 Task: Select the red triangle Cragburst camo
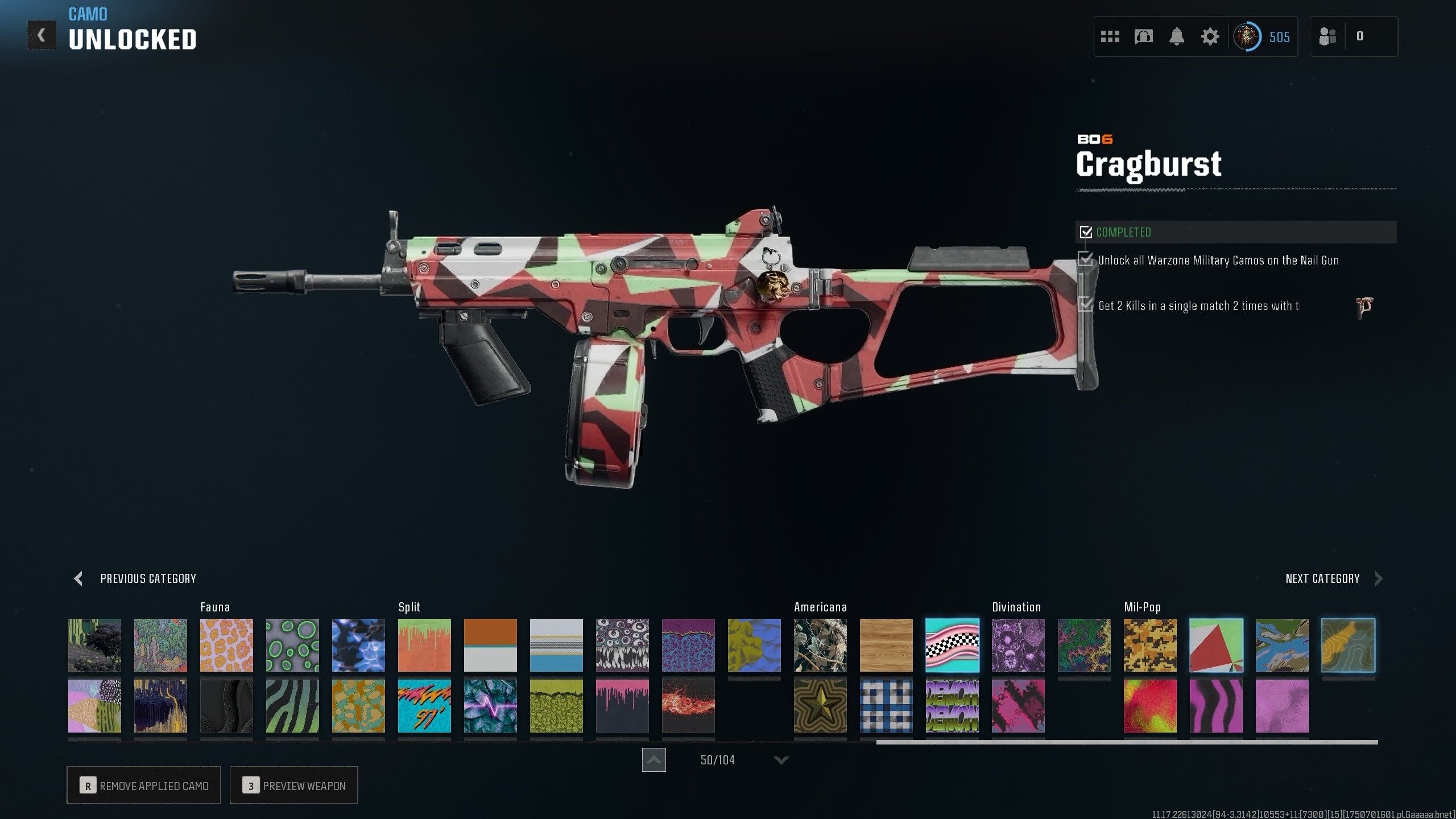1216,645
